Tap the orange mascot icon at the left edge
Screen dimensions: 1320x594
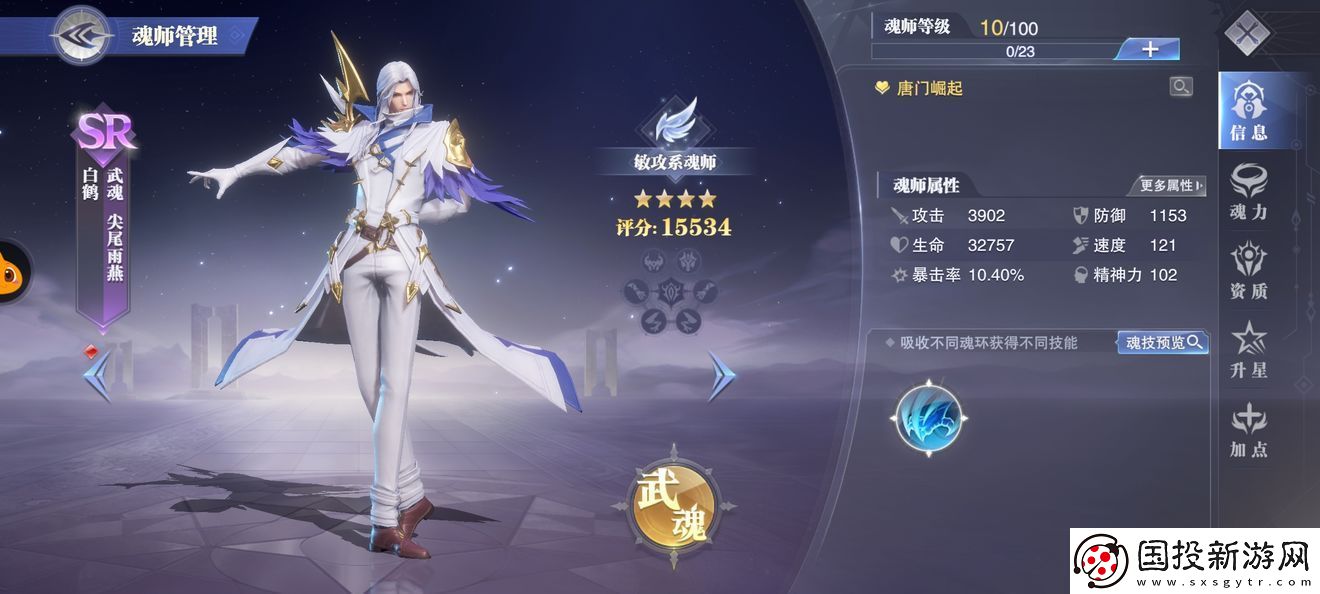12,272
